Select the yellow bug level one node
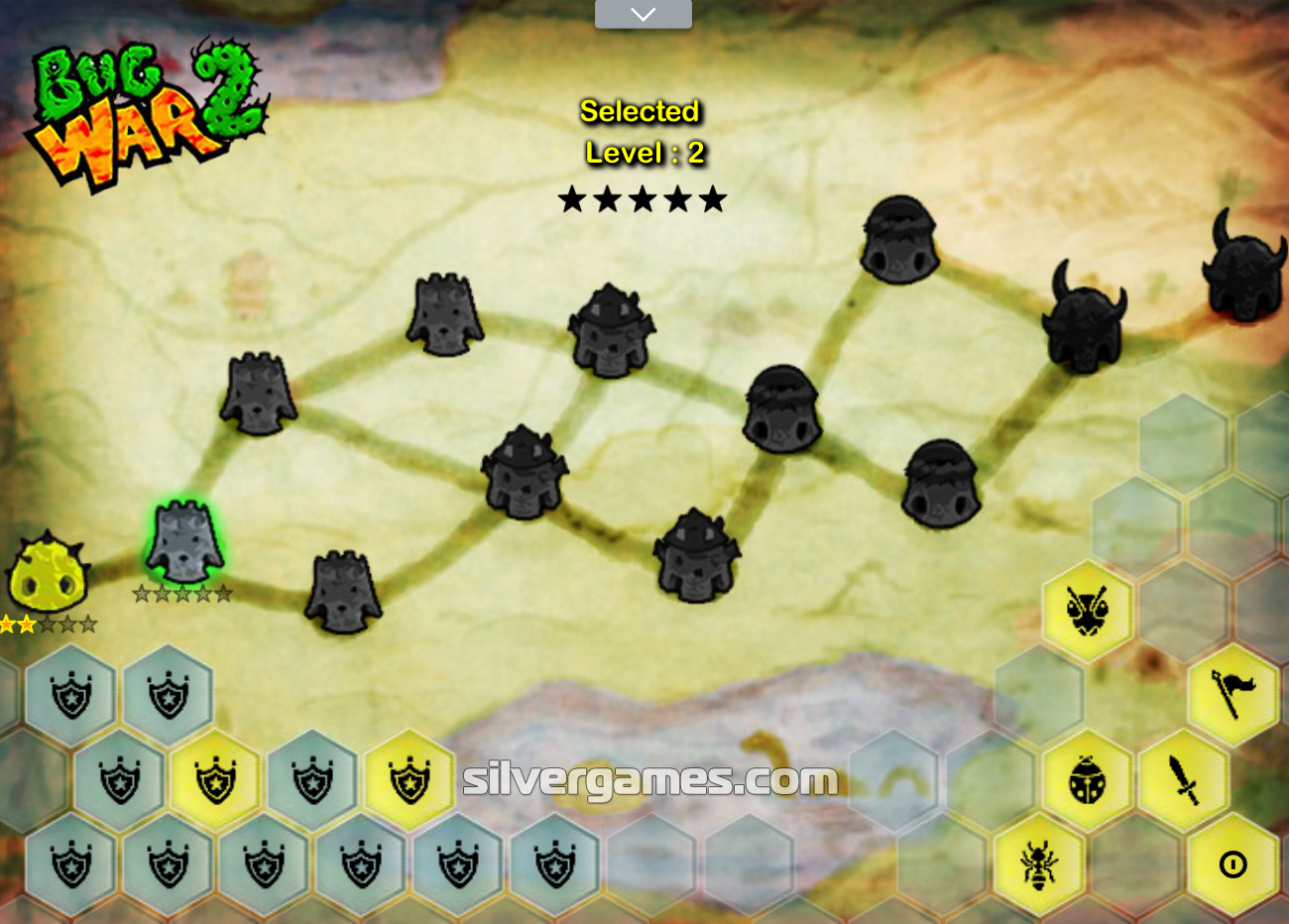Image resolution: width=1289 pixels, height=924 pixels. 47,574
